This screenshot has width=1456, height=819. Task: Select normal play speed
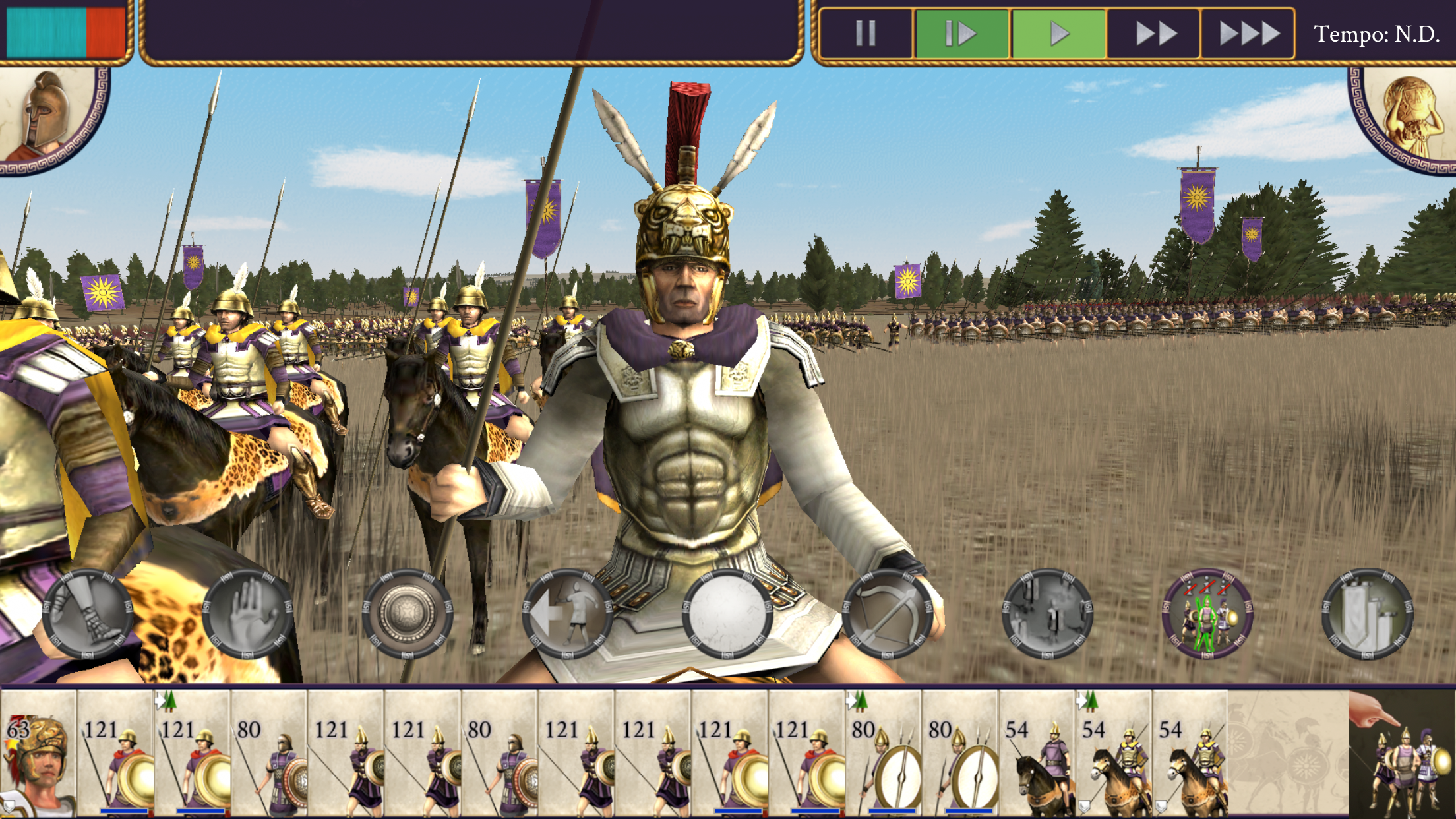[1058, 33]
